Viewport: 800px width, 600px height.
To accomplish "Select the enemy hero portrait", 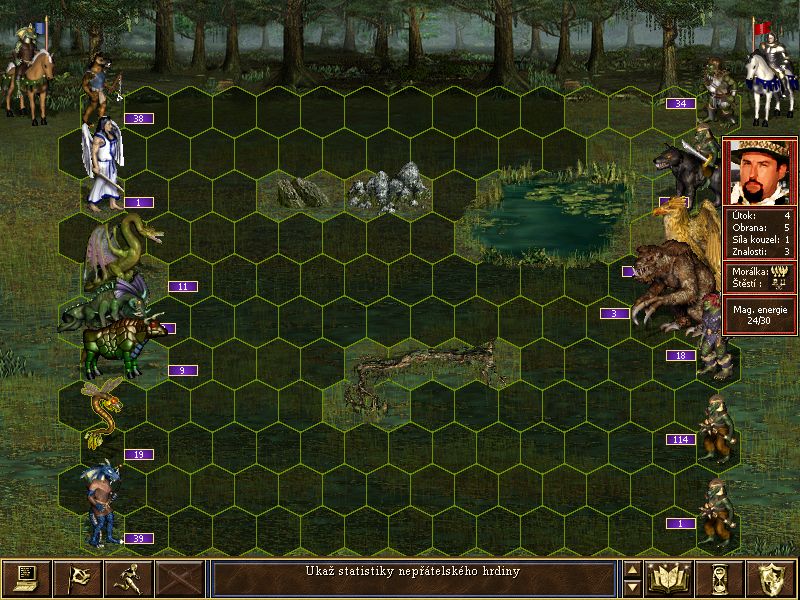I will tap(760, 170).
